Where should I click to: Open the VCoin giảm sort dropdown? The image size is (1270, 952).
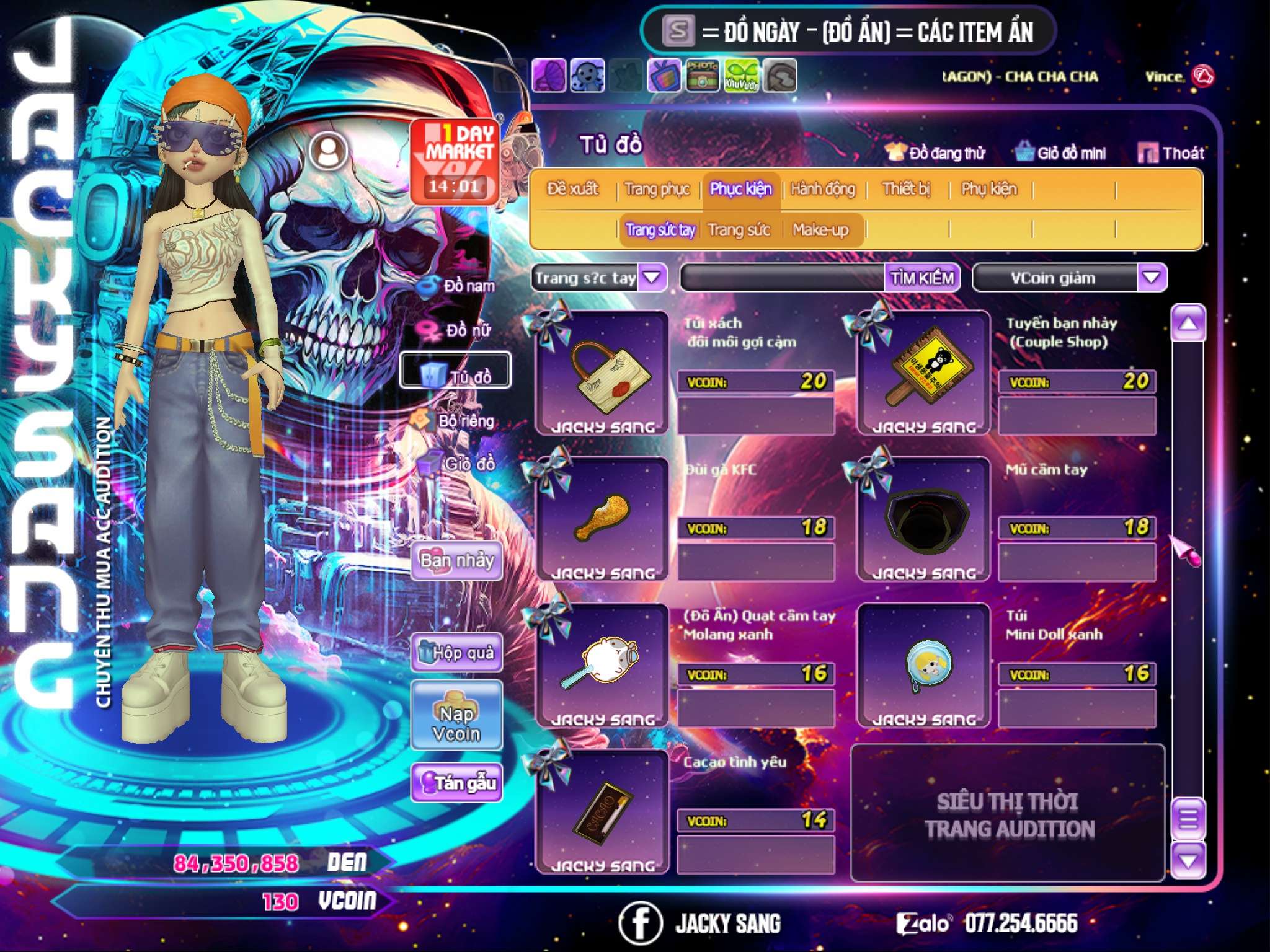click(x=1151, y=278)
